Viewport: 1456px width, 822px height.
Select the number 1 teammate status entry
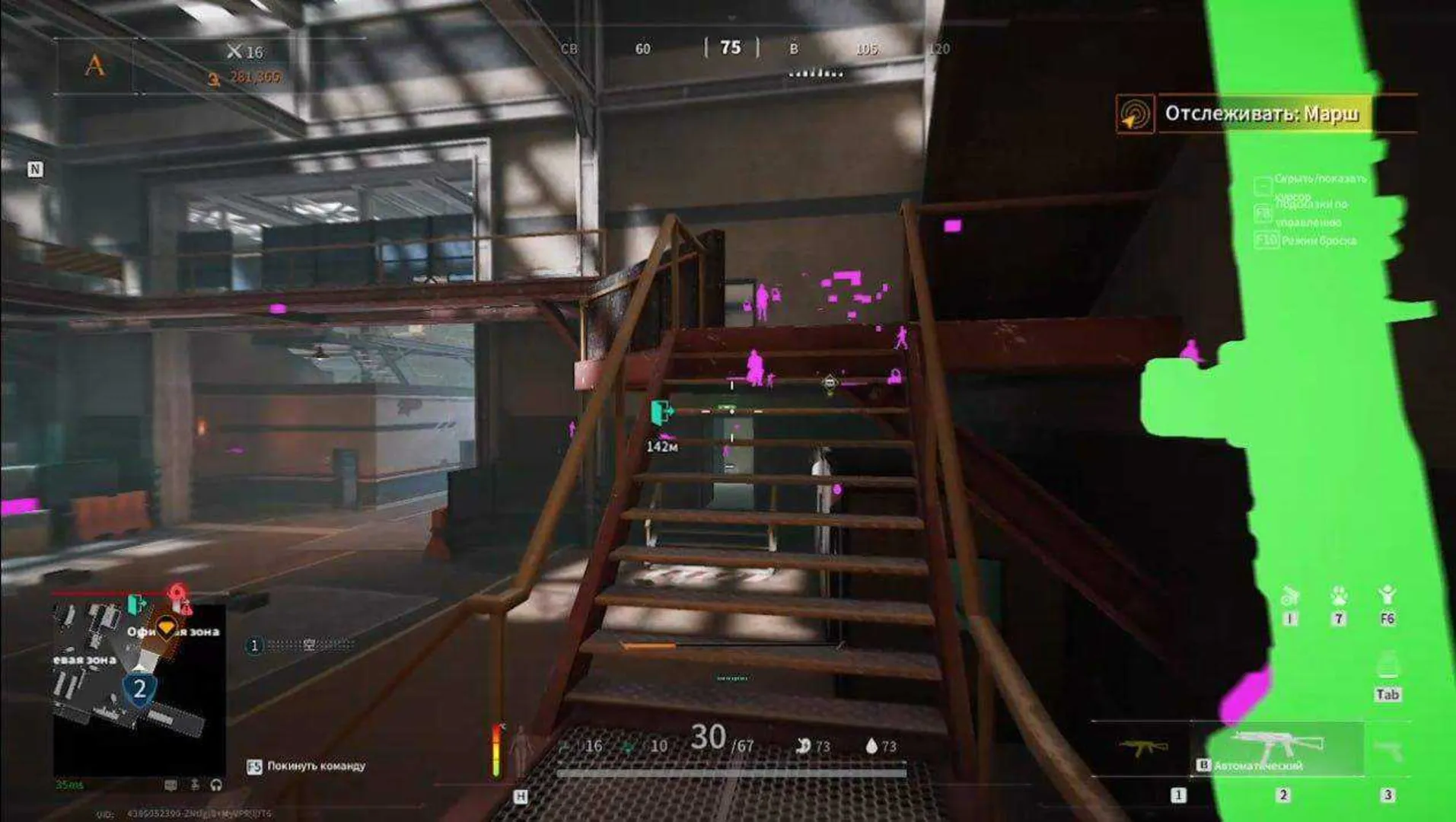pyautogui.click(x=254, y=645)
